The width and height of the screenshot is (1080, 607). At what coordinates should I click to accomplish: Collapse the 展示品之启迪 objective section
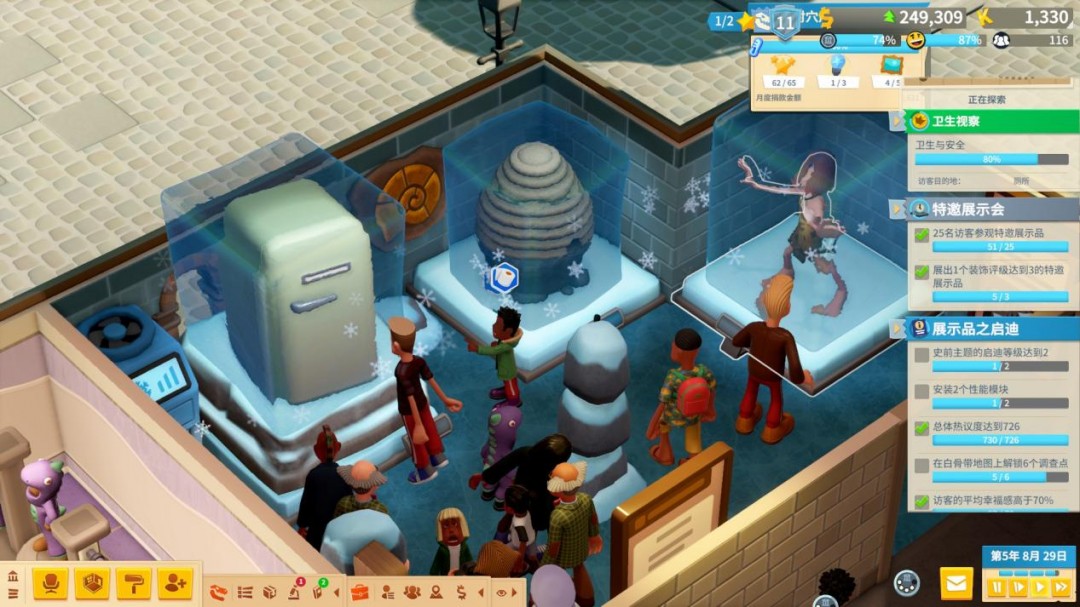pyautogui.click(x=897, y=328)
